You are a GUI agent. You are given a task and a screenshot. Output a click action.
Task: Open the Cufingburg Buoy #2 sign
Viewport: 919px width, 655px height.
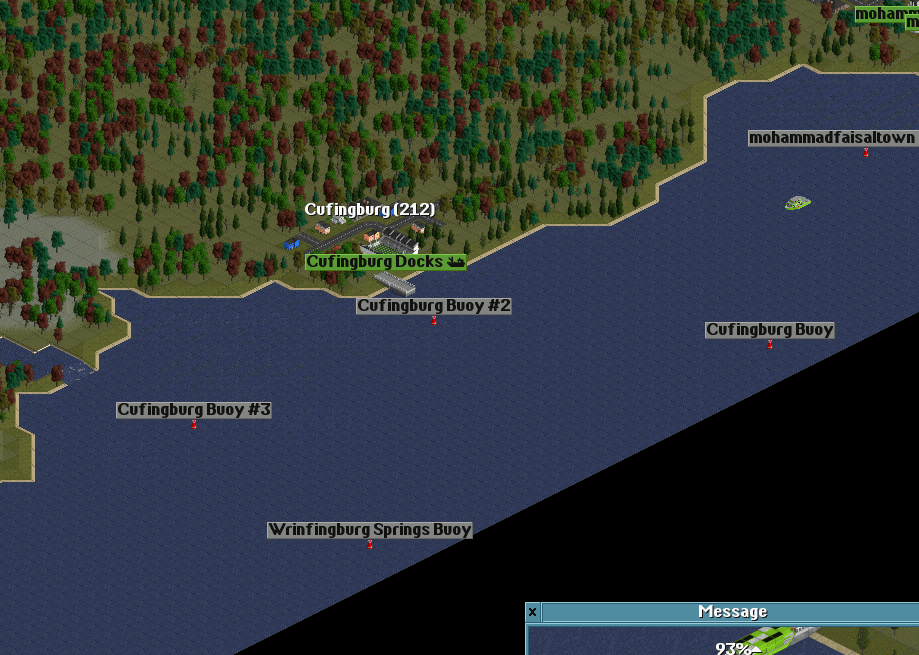434,306
